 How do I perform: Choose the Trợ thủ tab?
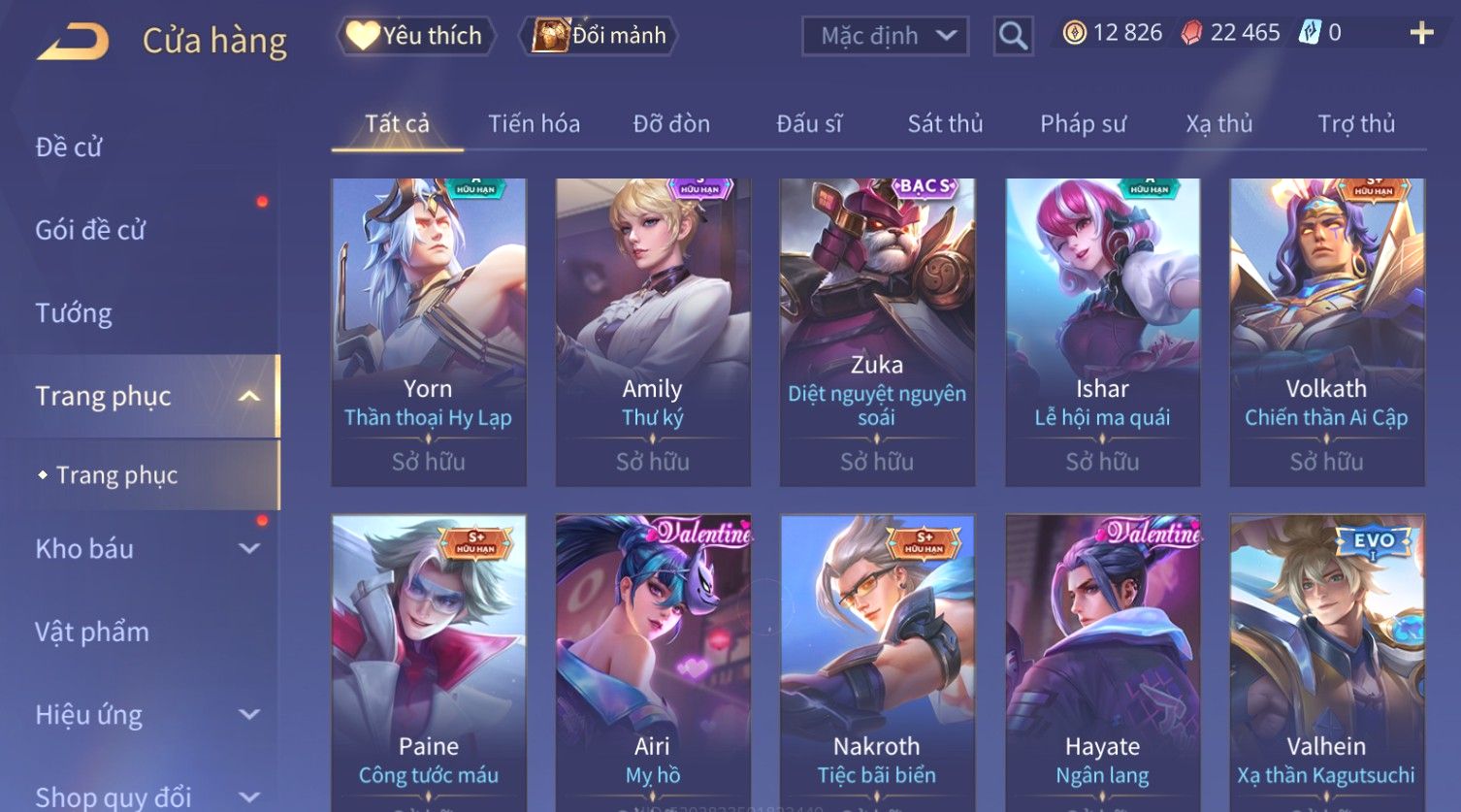(1355, 124)
